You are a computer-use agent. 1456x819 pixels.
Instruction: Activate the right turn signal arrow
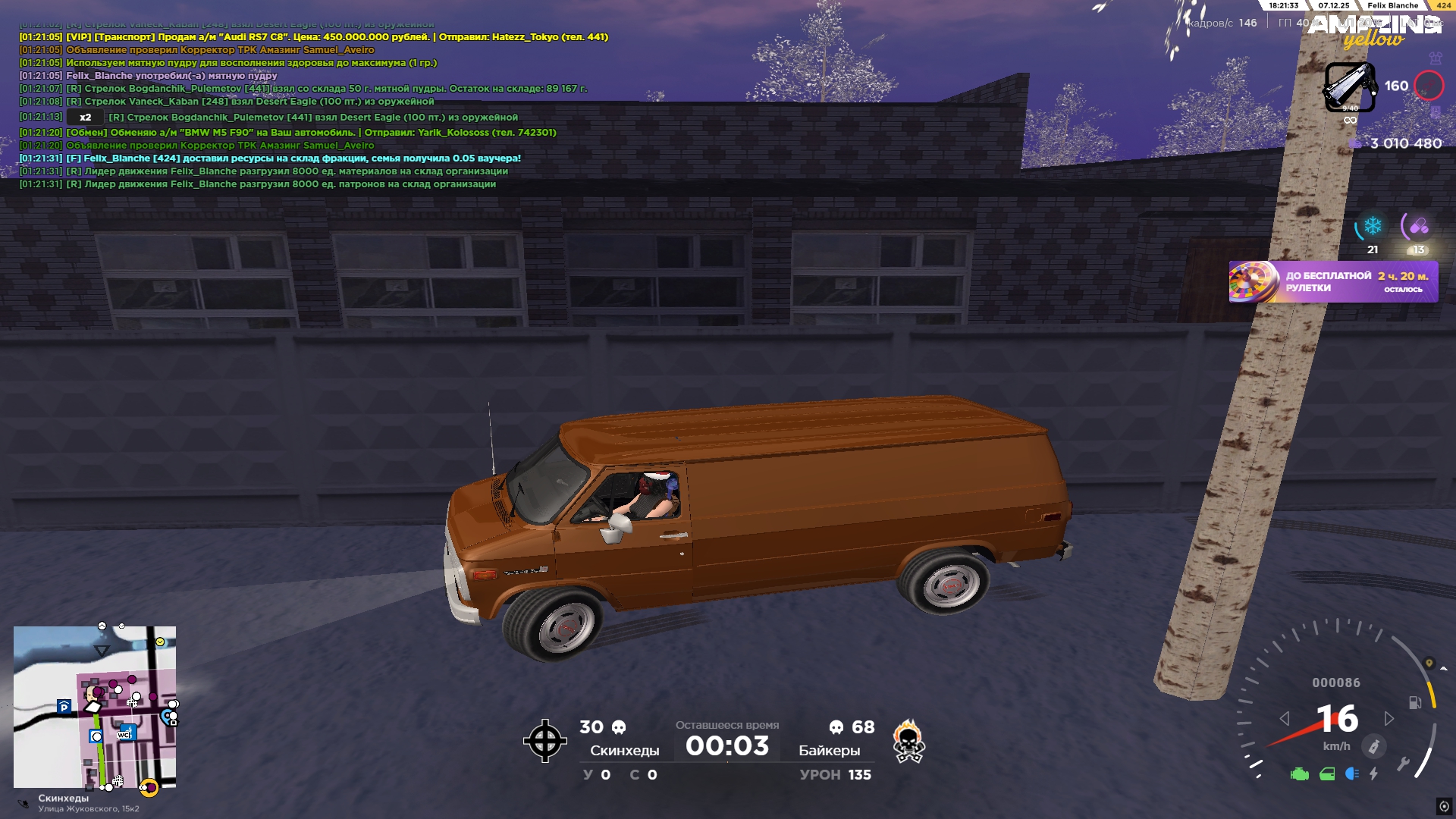tap(1389, 718)
